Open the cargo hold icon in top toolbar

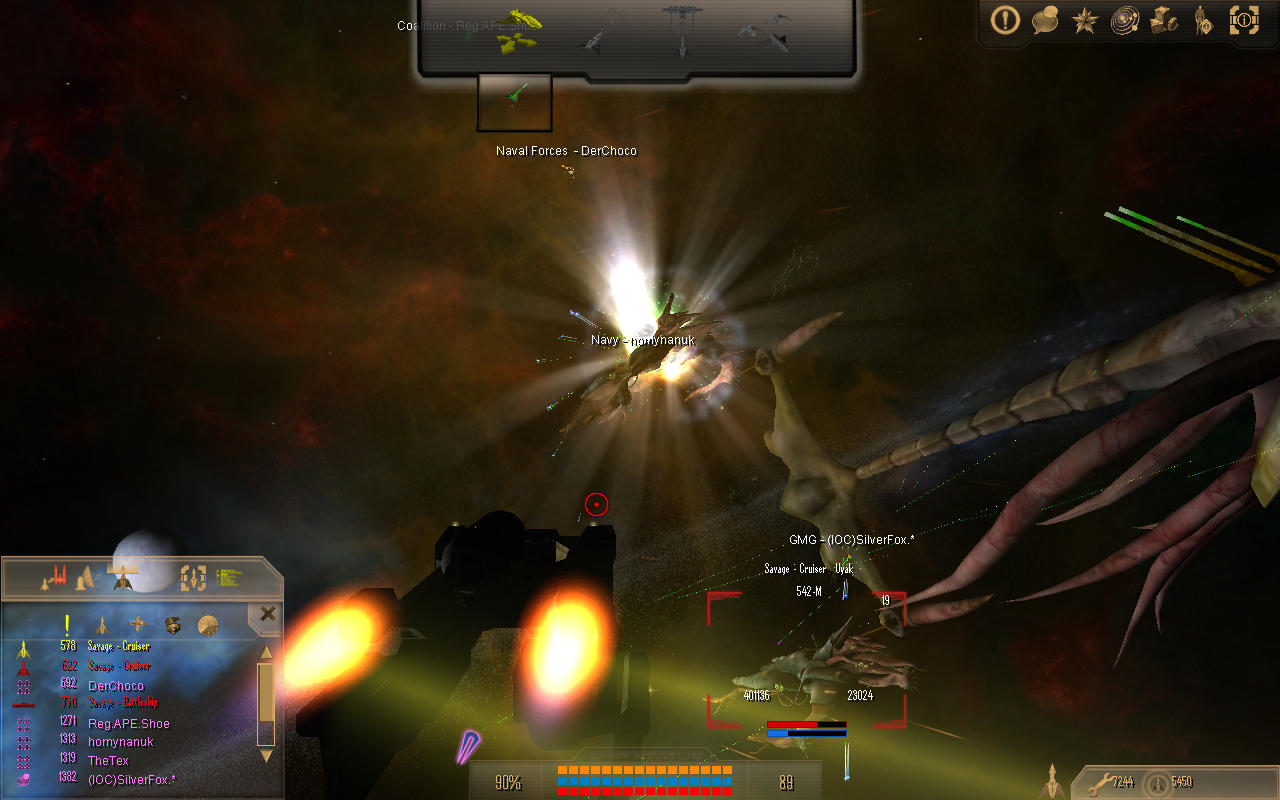[x=1164, y=21]
